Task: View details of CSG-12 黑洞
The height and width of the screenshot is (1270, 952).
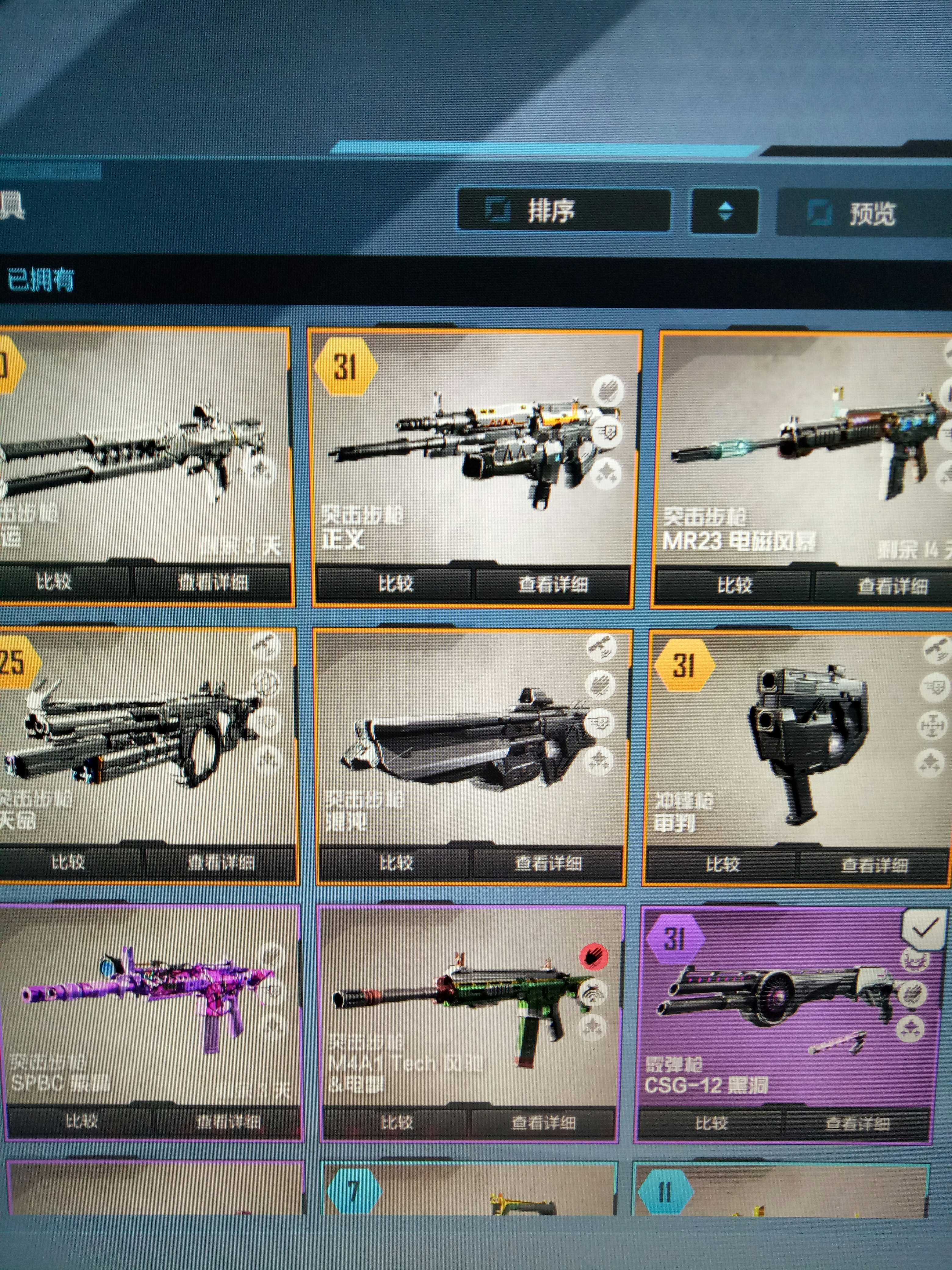Action: pos(857,1123)
